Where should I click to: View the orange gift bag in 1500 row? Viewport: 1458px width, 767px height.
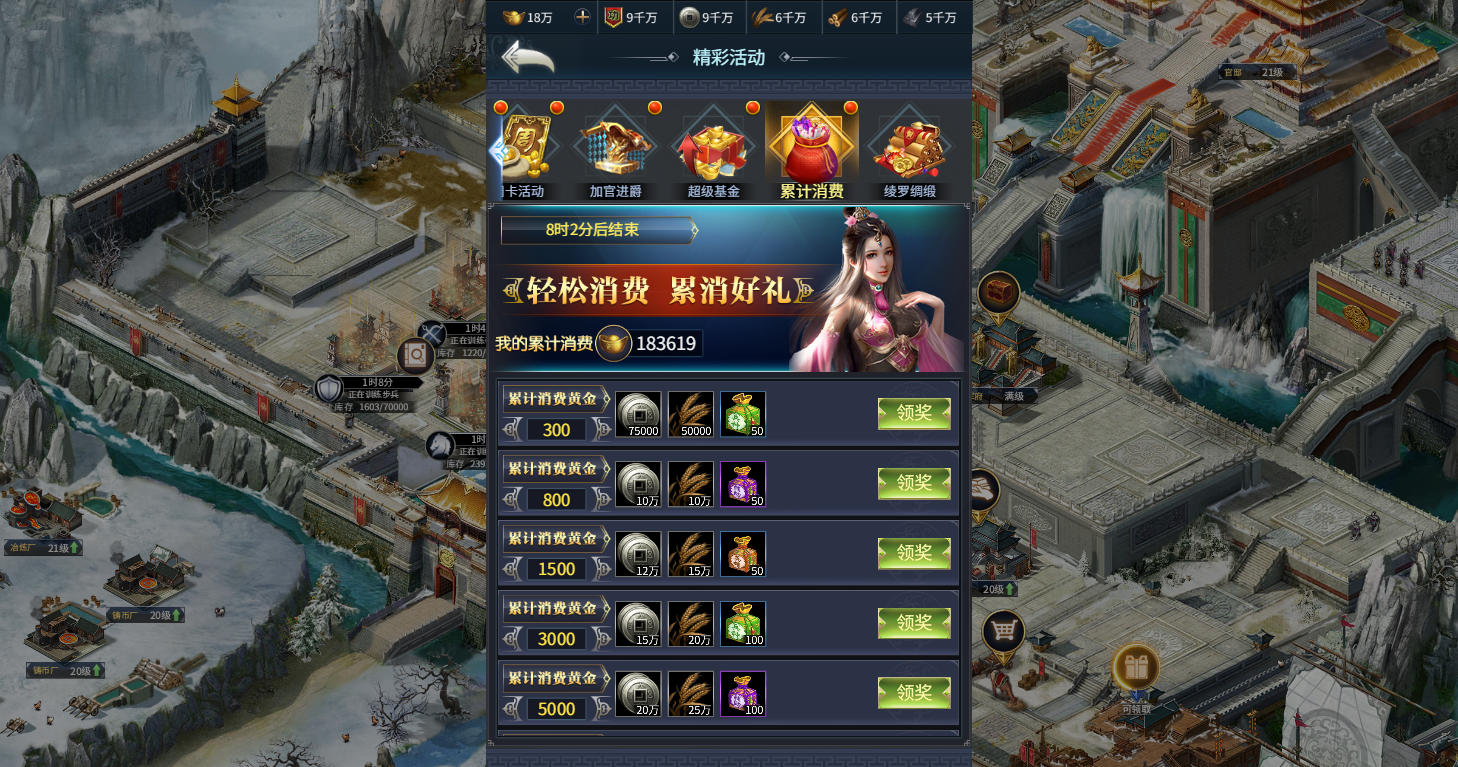742,554
